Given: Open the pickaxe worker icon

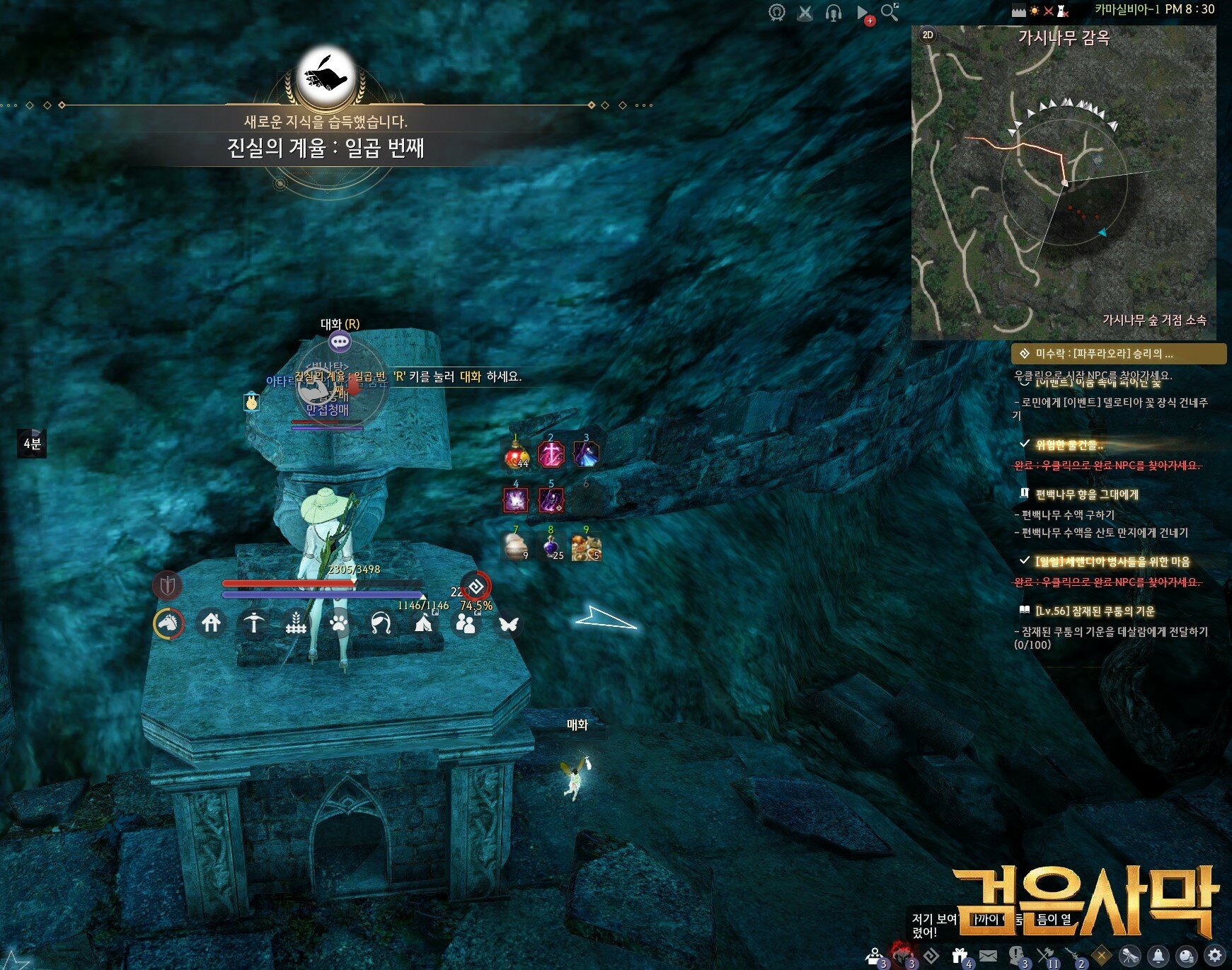Looking at the screenshot, I should click(x=253, y=623).
